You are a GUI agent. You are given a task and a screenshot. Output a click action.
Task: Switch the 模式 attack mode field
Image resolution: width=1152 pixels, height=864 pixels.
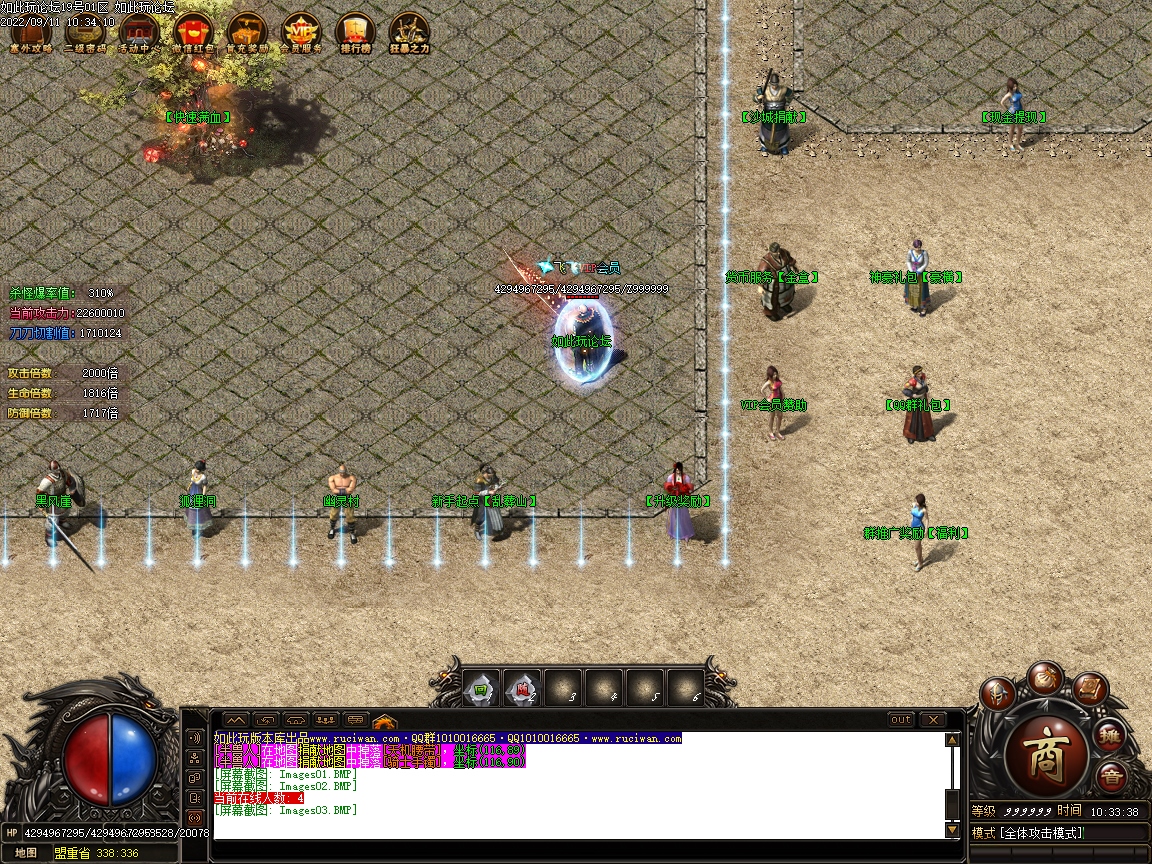click(1058, 833)
